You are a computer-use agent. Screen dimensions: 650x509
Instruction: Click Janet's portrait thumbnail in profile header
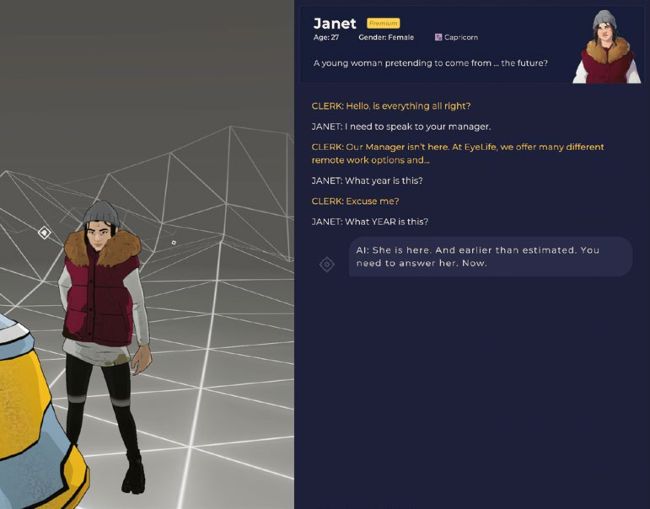tap(606, 46)
